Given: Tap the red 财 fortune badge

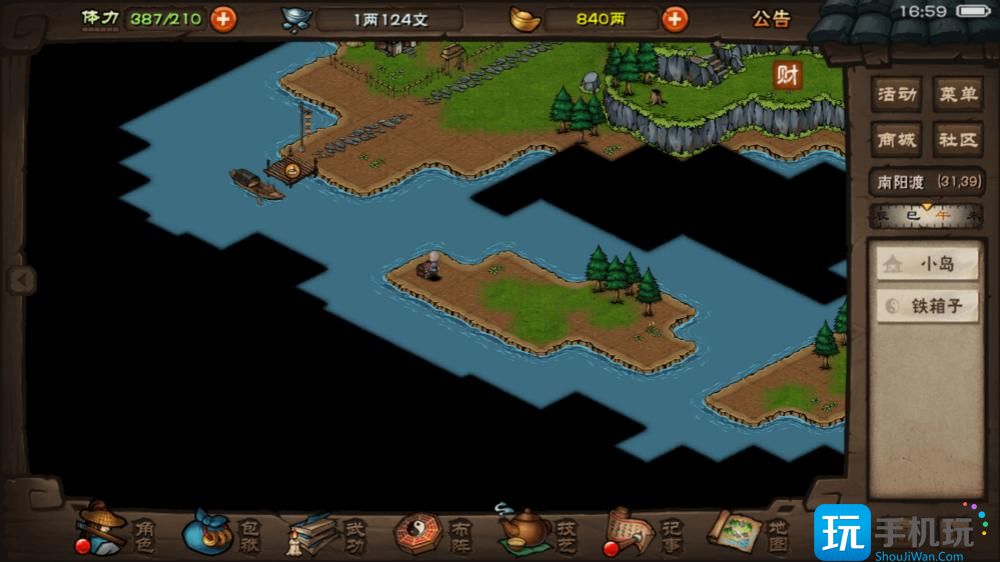Looking at the screenshot, I should click(x=788, y=75).
